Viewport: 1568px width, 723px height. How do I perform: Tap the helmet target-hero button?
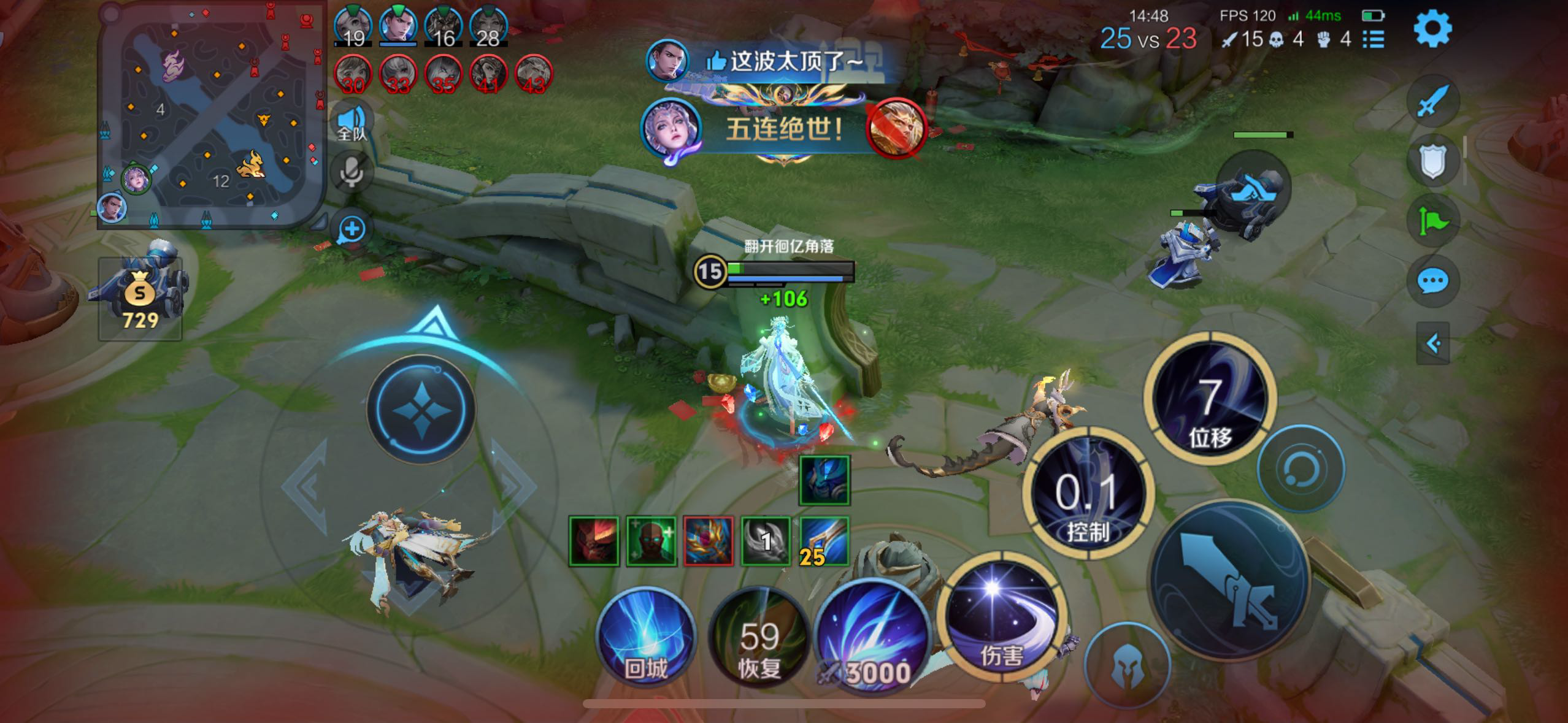pyautogui.click(x=1126, y=665)
